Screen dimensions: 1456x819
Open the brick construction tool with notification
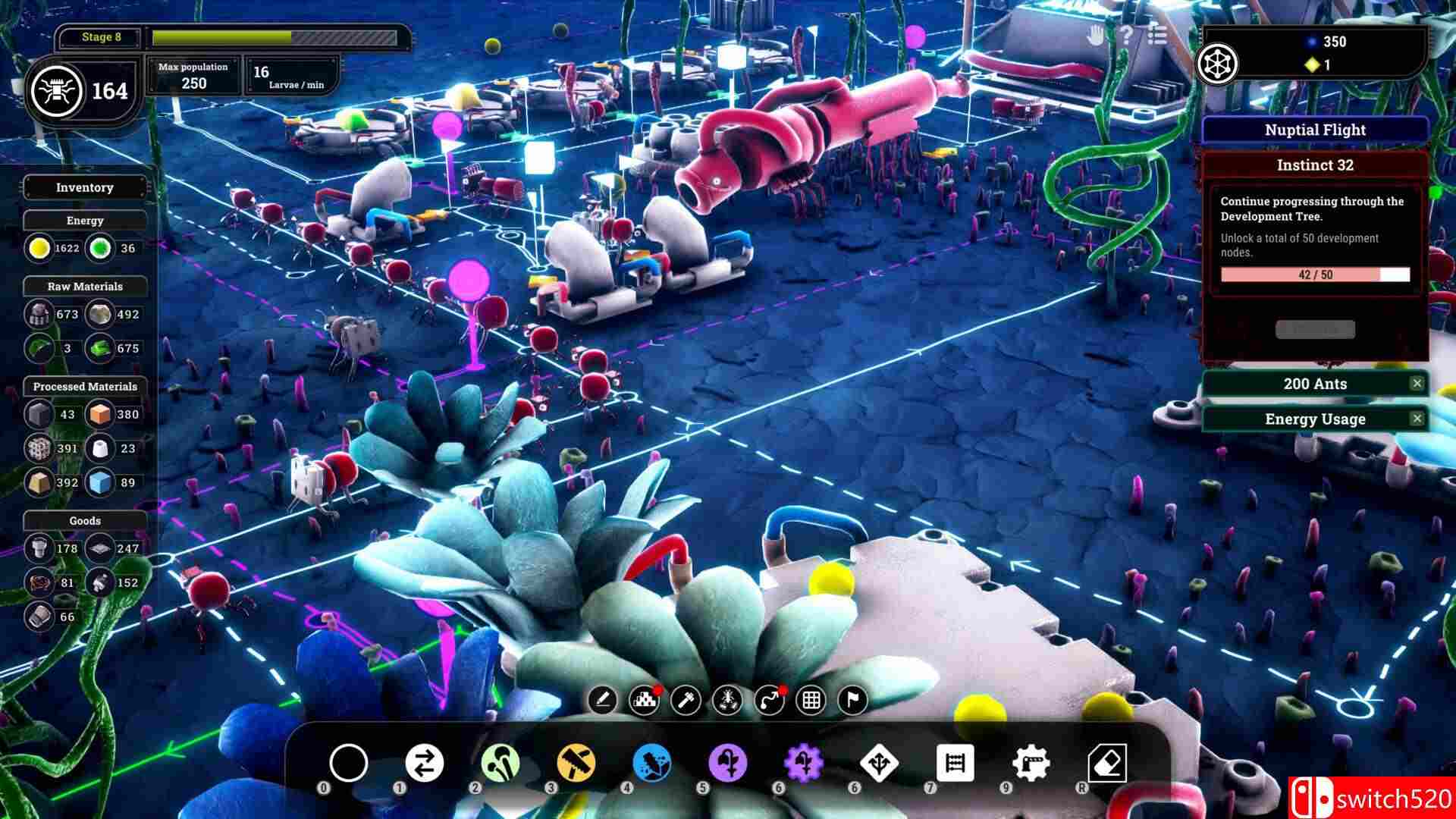click(644, 699)
